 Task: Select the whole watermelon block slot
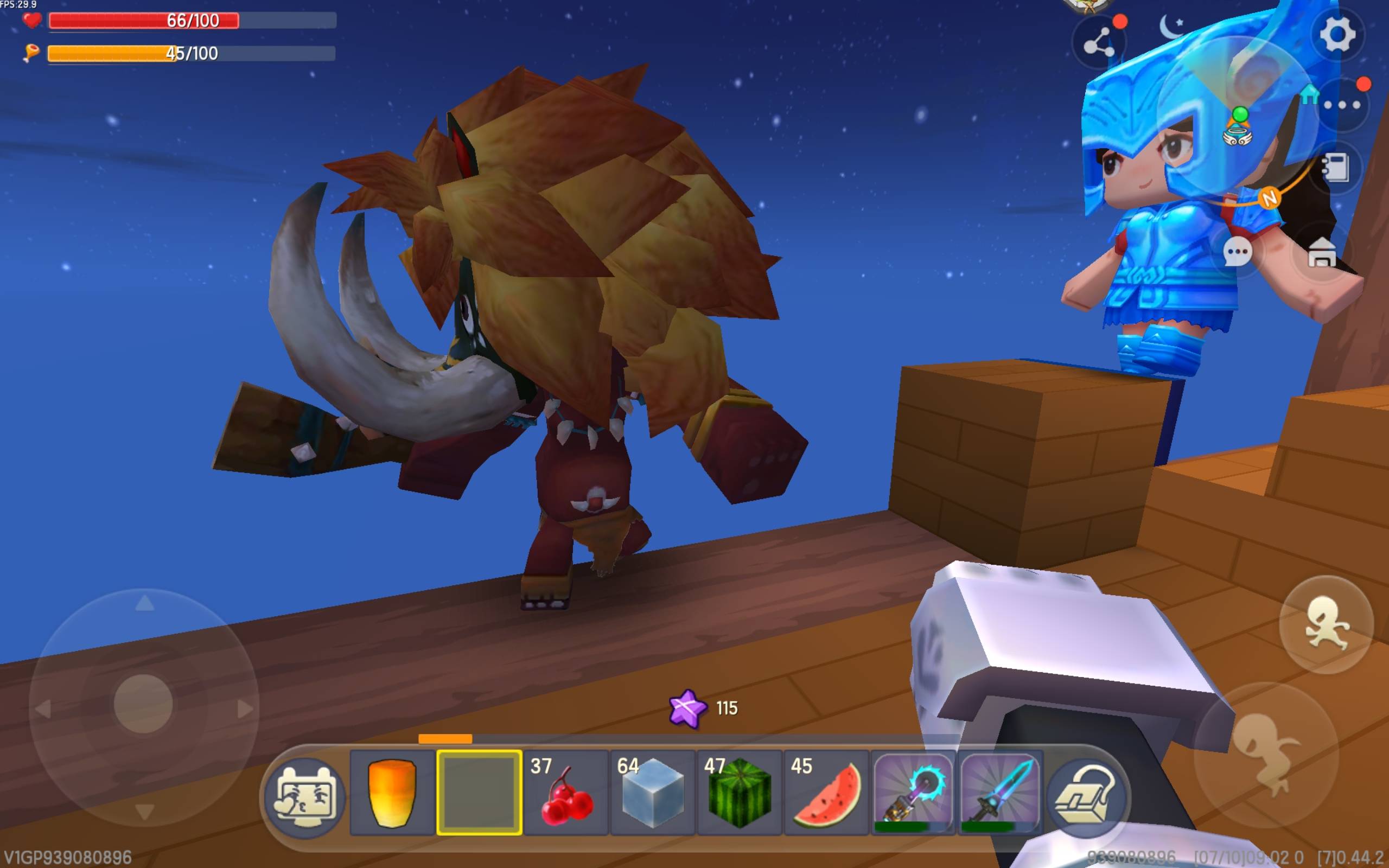click(740, 793)
